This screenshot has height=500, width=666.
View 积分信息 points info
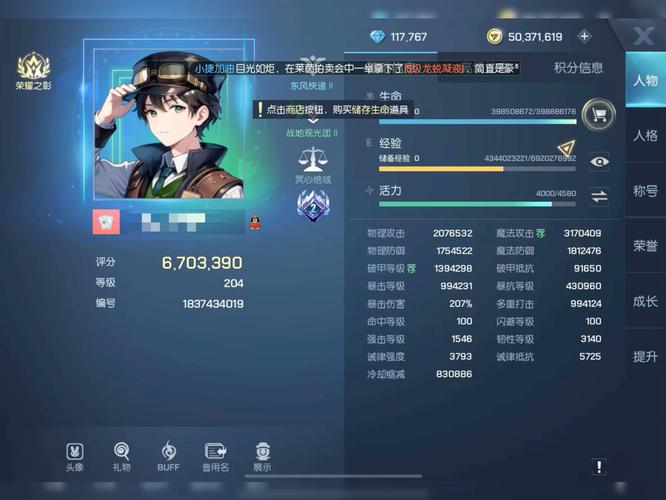(579, 68)
